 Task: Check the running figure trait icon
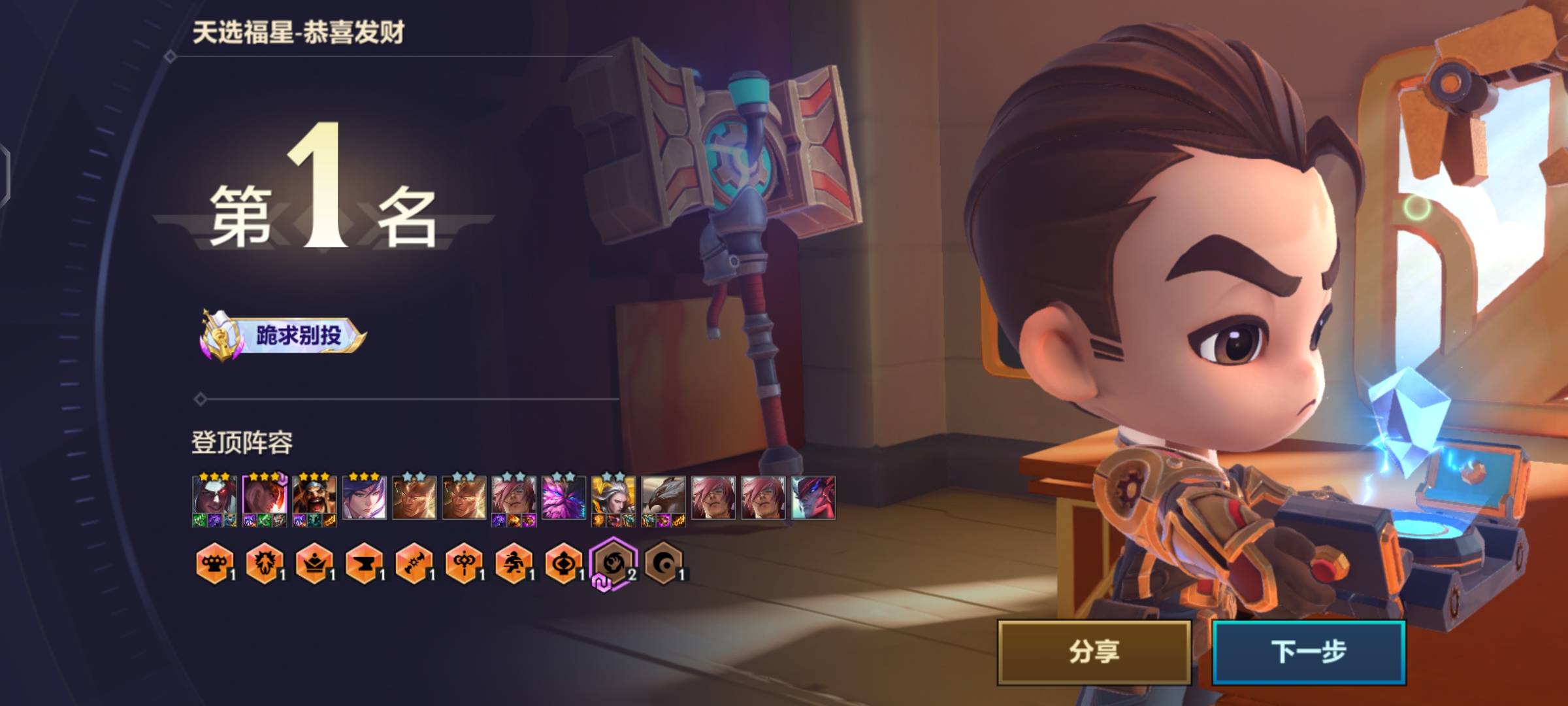pos(514,563)
